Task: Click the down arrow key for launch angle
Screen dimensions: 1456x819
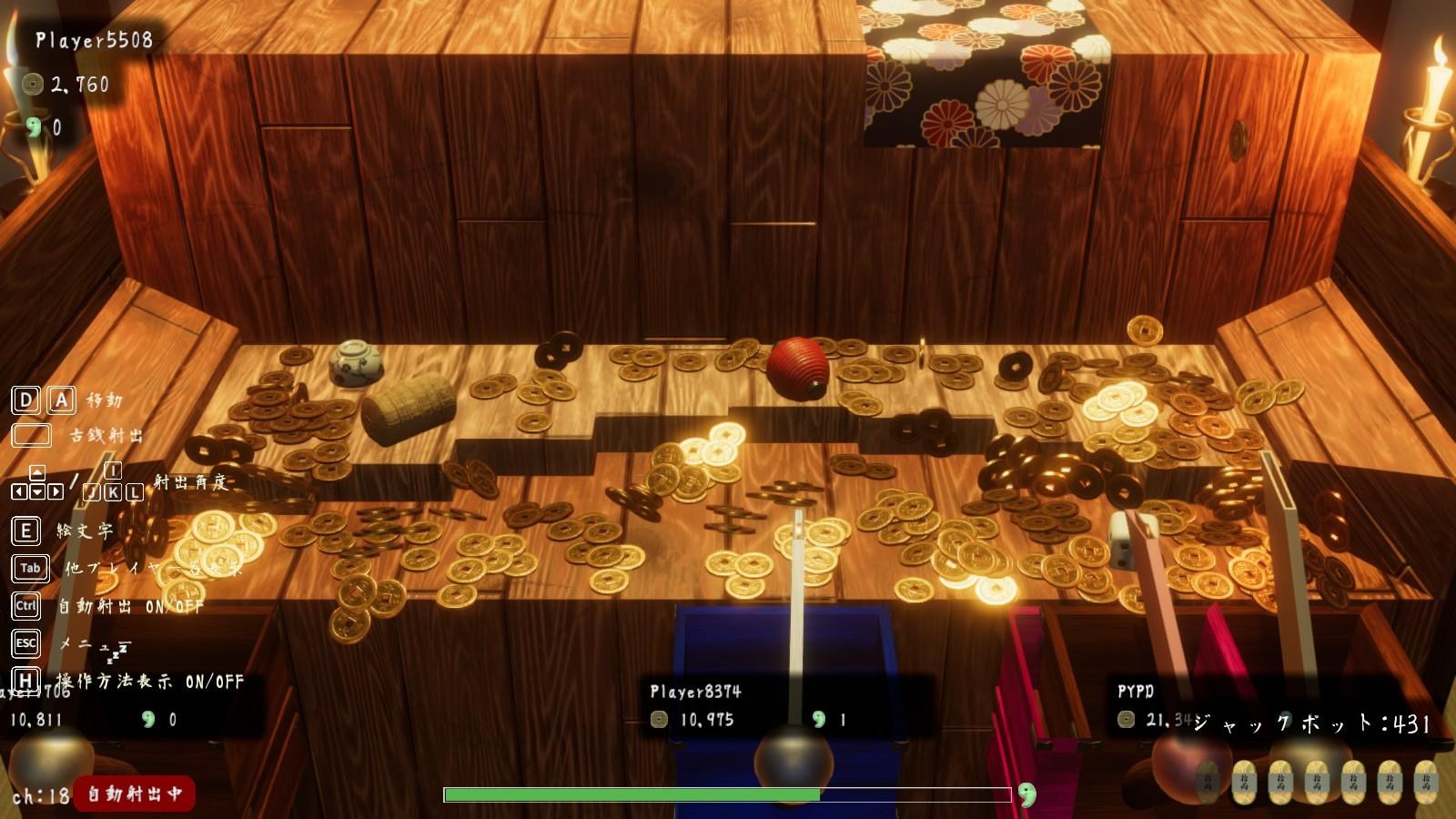Action: point(36,491)
